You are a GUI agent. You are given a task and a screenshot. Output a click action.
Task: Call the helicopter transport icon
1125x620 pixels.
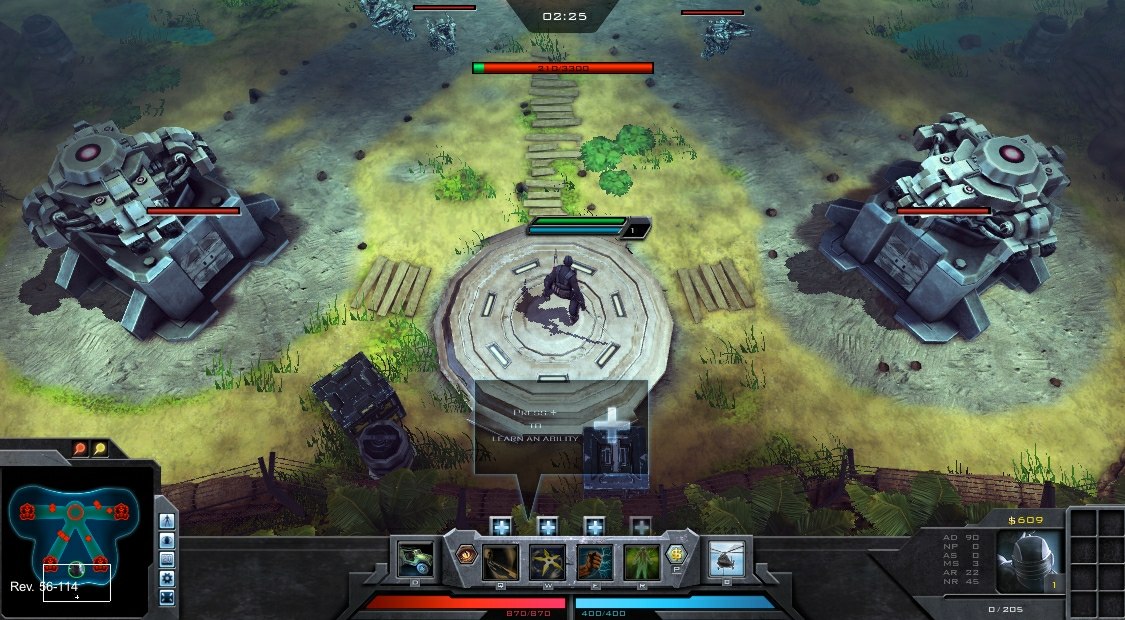[x=729, y=559]
